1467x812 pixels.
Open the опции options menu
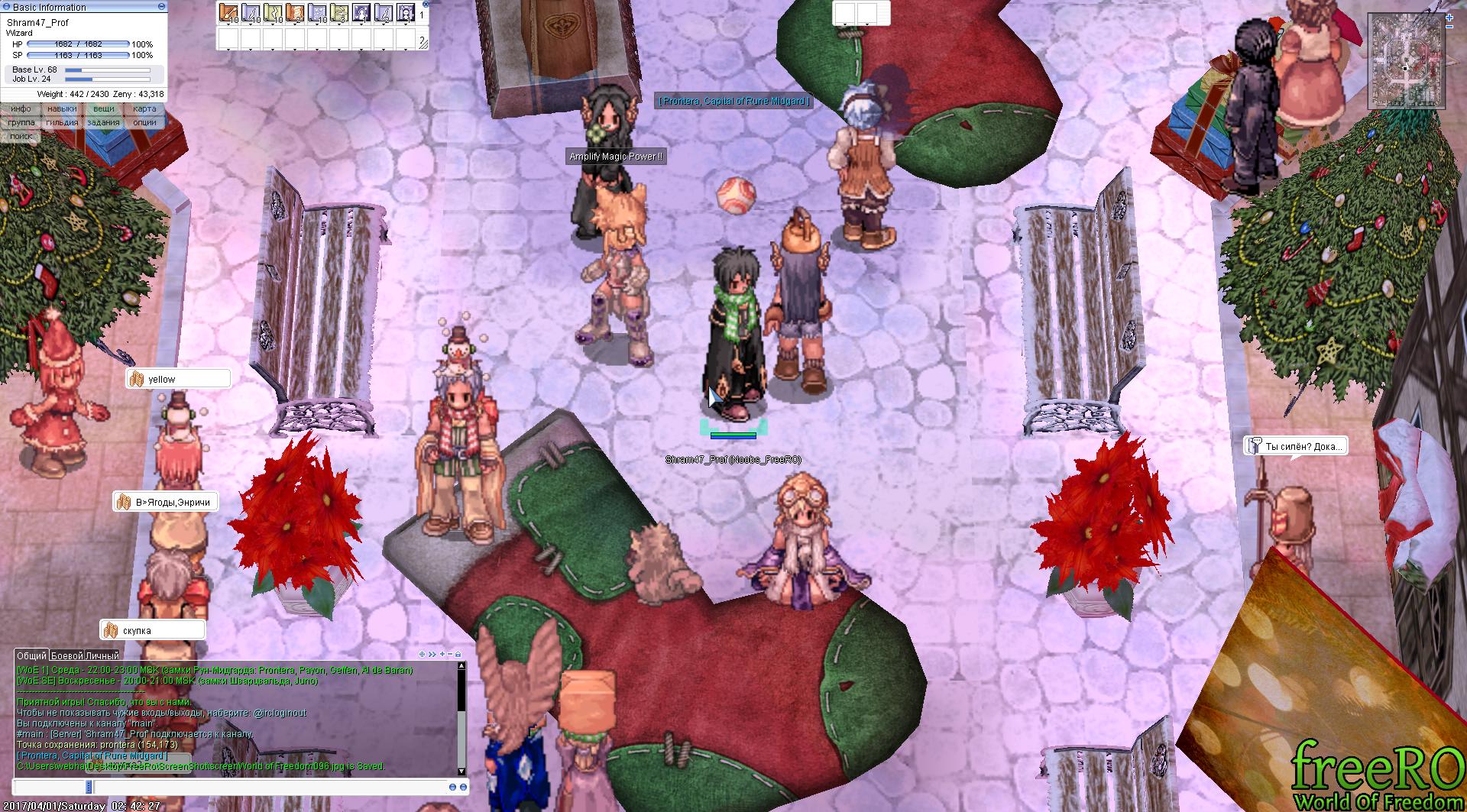point(144,122)
